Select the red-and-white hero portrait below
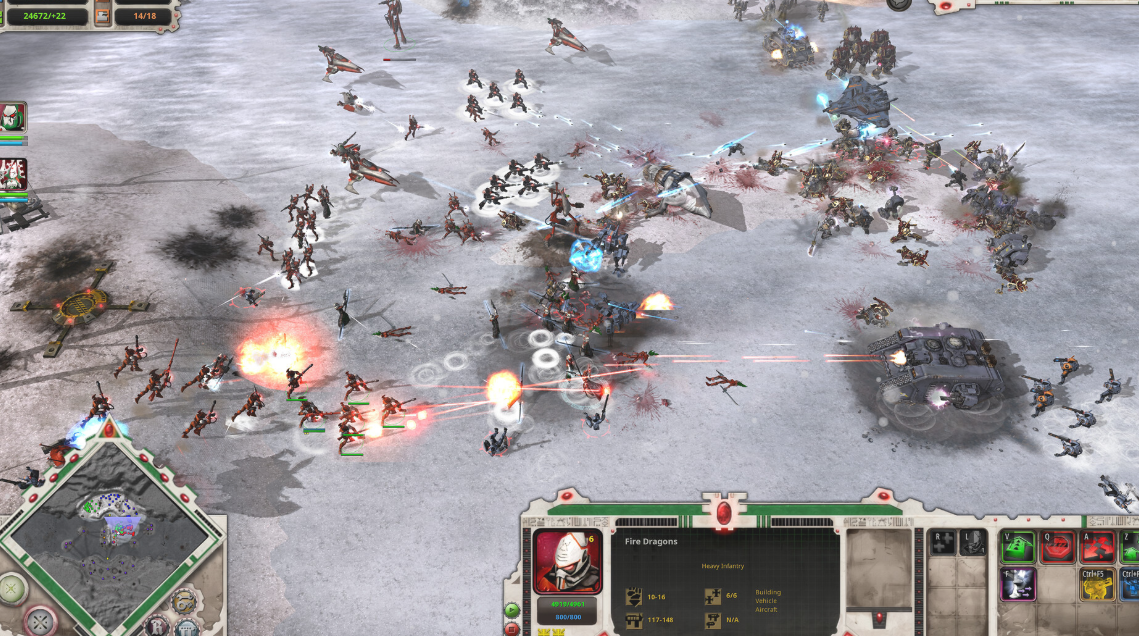The width and height of the screenshot is (1139, 636). pyautogui.click(x=13, y=174)
